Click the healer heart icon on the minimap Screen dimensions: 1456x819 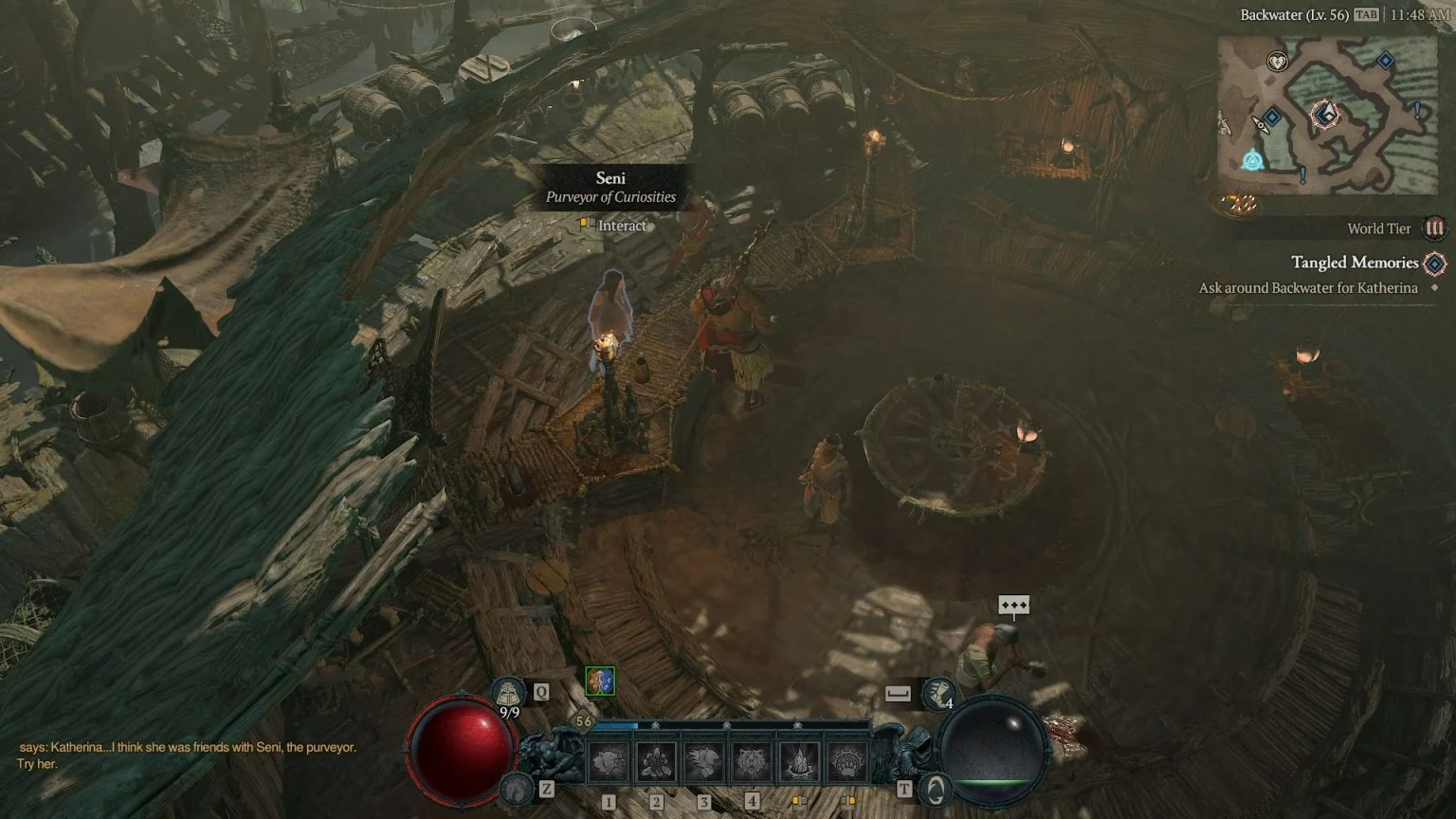tap(1277, 63)
